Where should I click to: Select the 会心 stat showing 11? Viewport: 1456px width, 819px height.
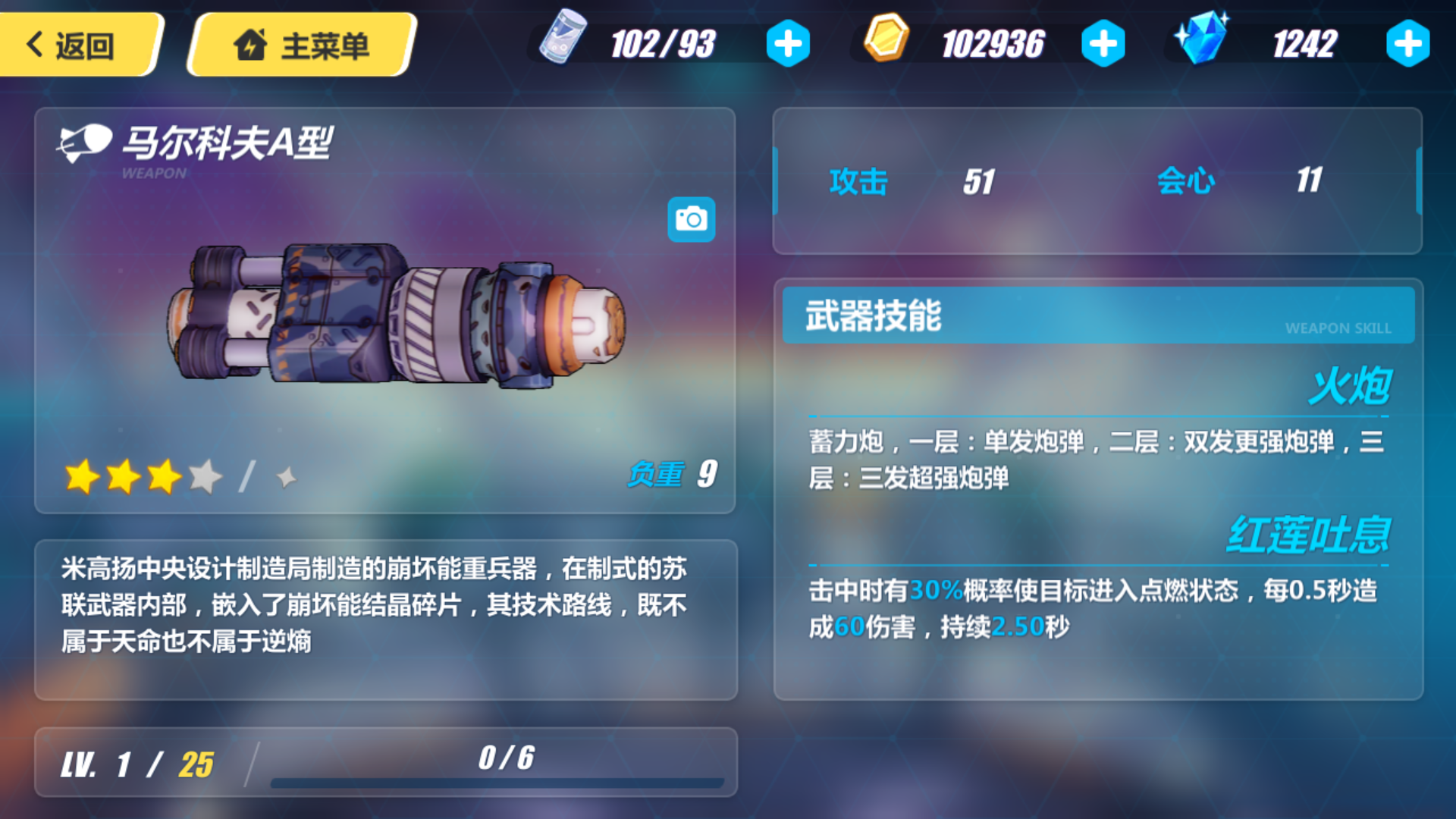click(1188, 180)
